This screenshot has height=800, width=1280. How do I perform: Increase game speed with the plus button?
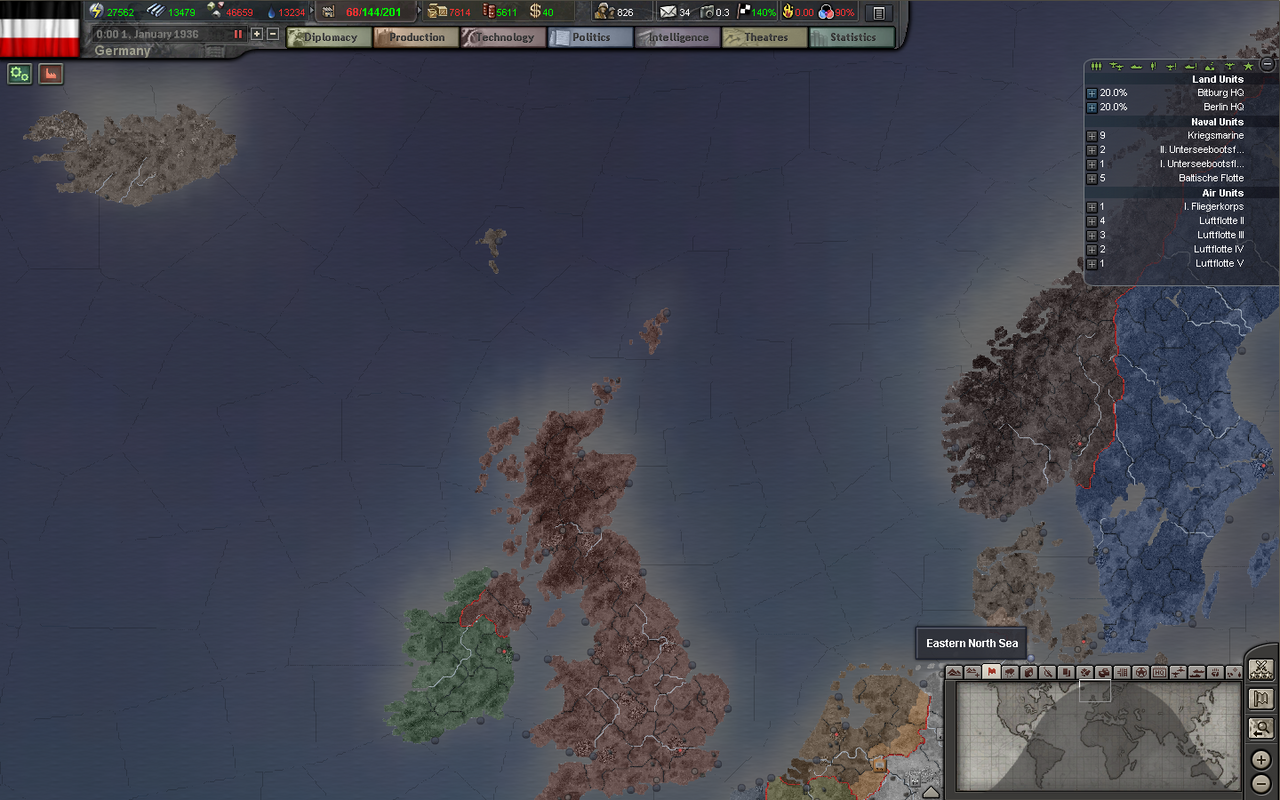(257, 34)
